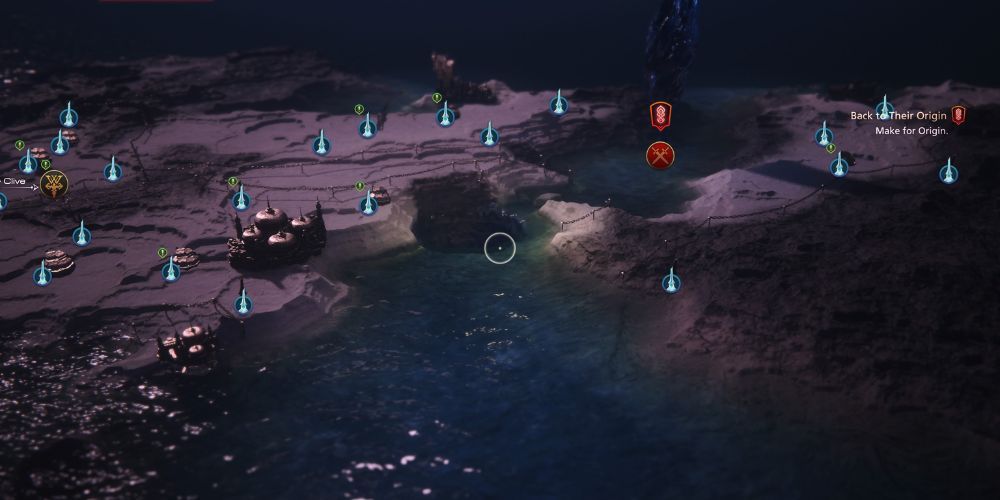Choose the red crossed-swords battle marker
The height and width of the screenshot is (500, 1000).
click(x=660, y=155)
